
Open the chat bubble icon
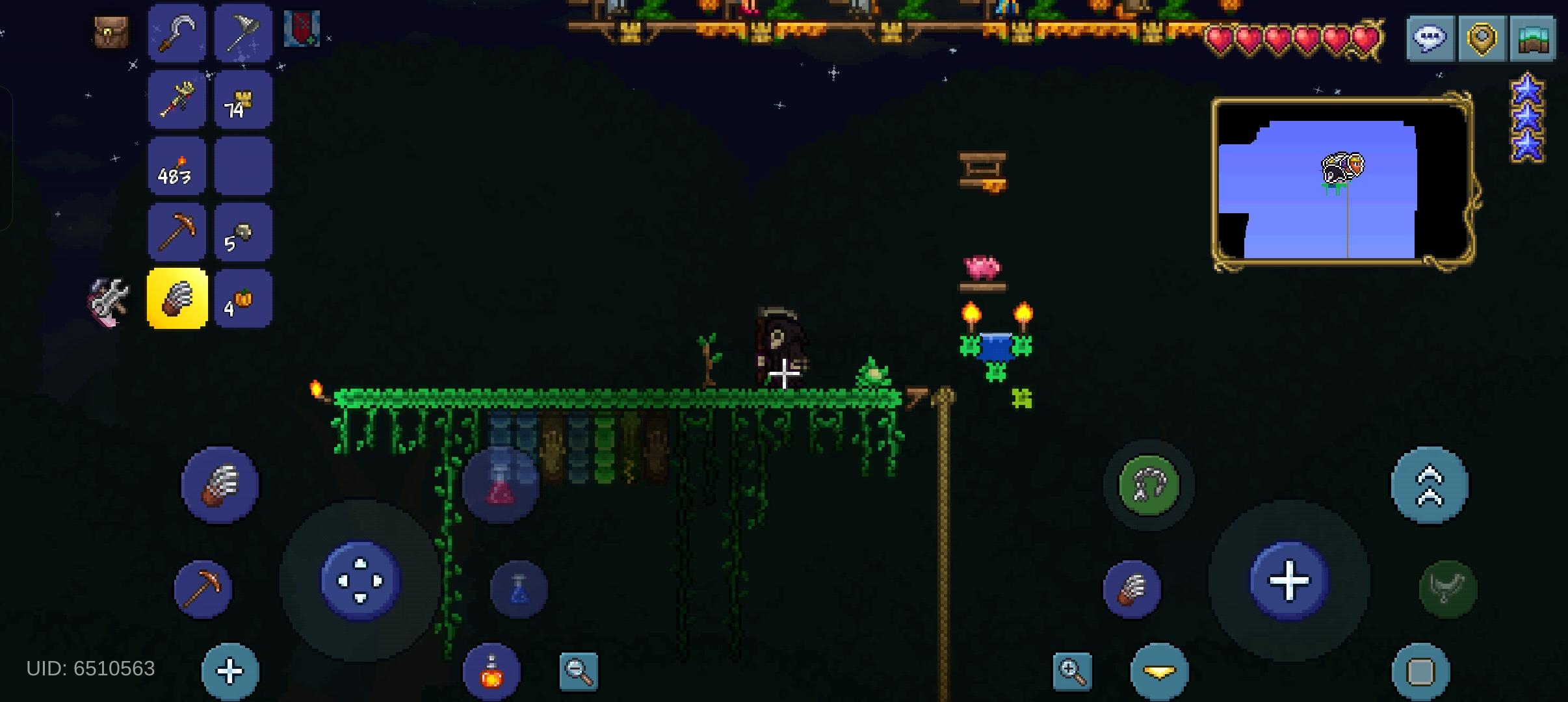click(x=1430, y=38)
